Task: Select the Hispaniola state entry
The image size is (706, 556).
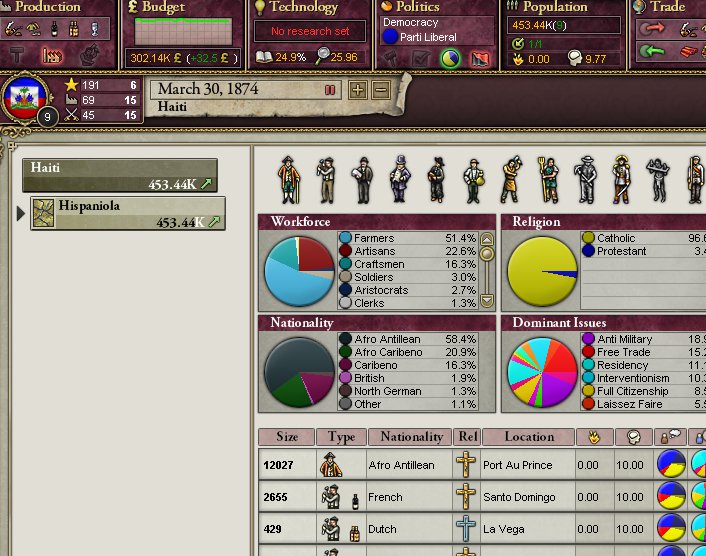Action: pyautogui.click(x=128, y=212)
